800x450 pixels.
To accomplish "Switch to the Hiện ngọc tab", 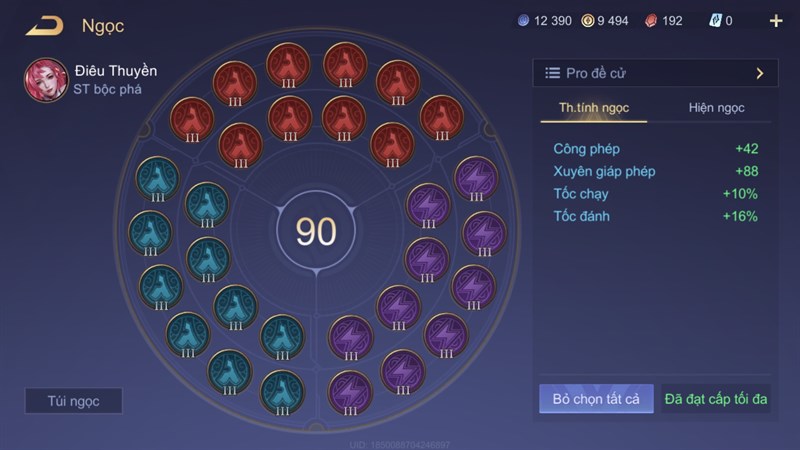I will pos(716,108).
